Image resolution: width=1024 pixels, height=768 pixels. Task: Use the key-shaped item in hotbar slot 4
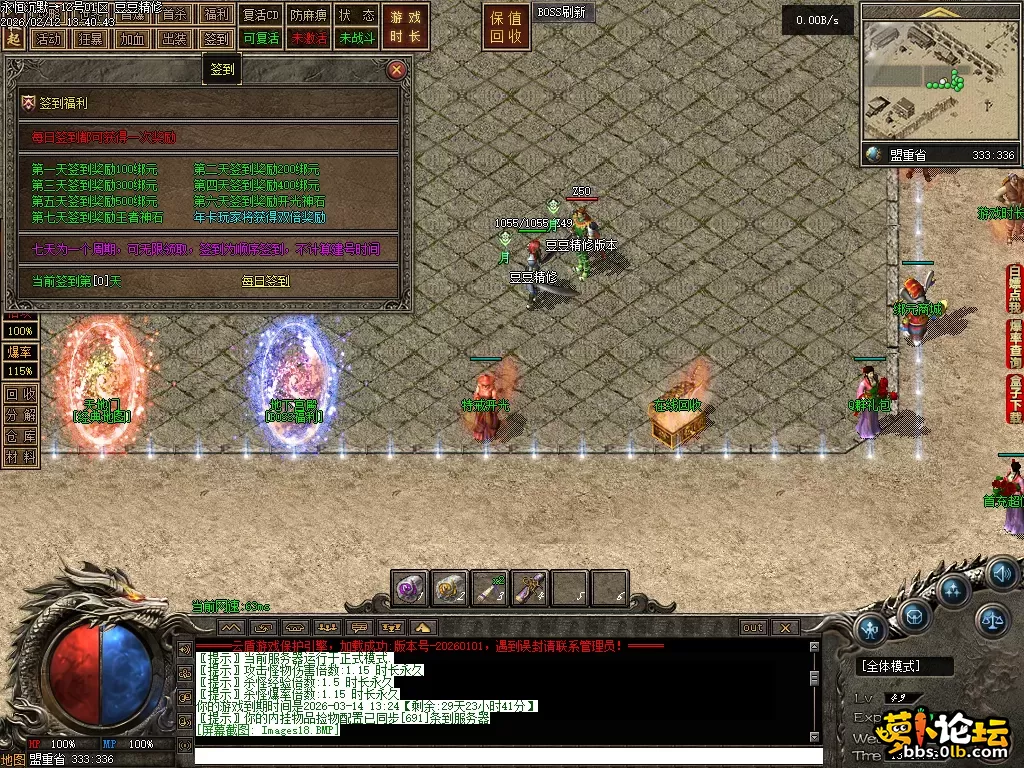tap(529, 589)
